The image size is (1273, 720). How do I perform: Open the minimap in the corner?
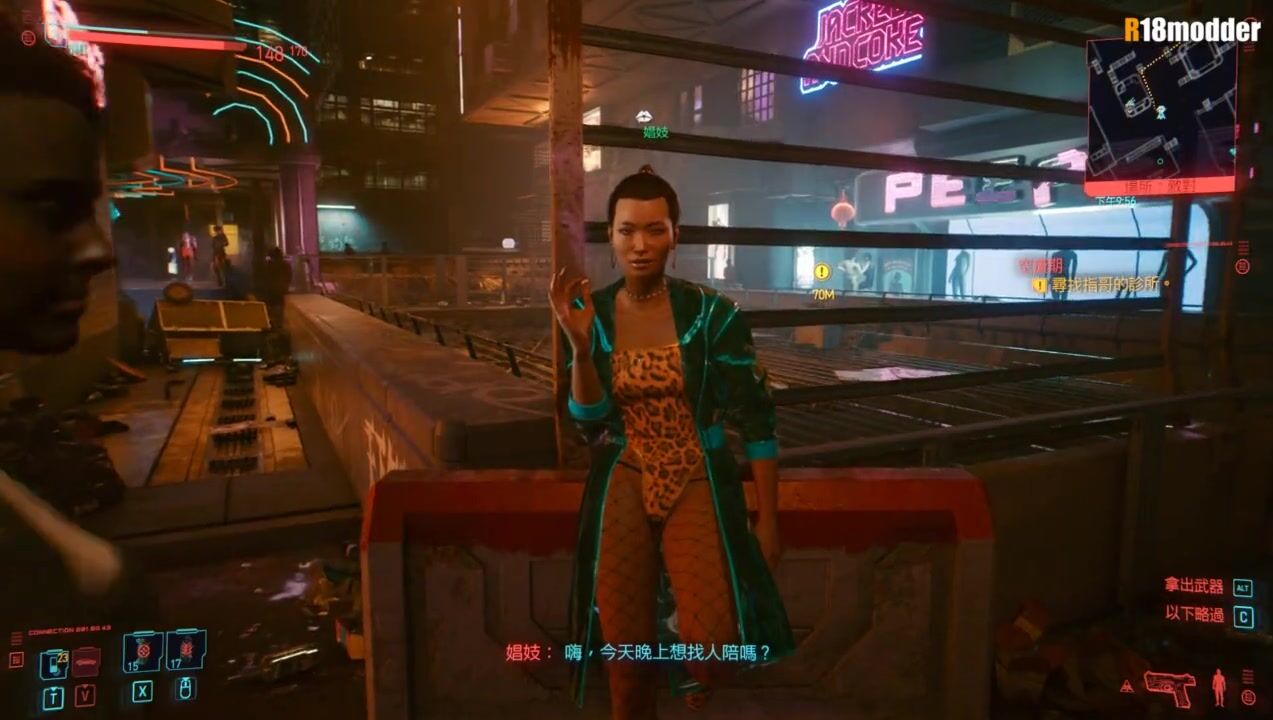coord(1160,110)
